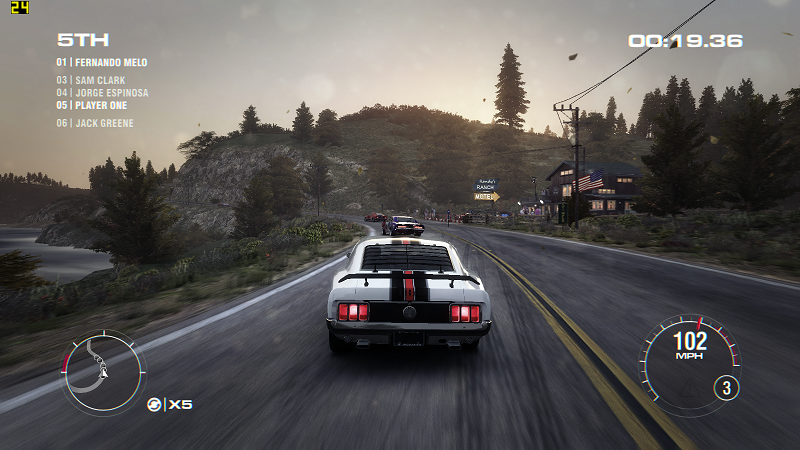This screenshot has height=450, width=800.
Task: Select Jorge Espinosa in the race standings
Action: pyautogui.click(x=102, y=93)
